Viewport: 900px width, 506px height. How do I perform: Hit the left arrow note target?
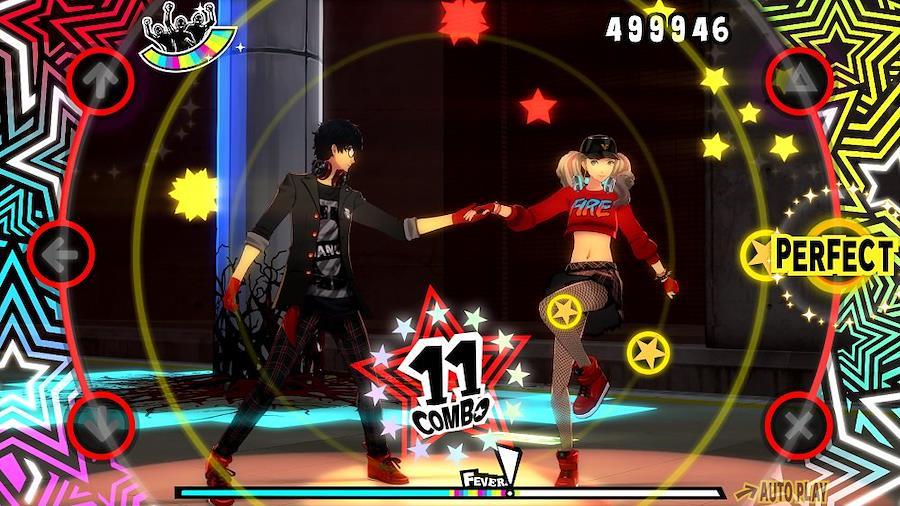coord(63,255)
